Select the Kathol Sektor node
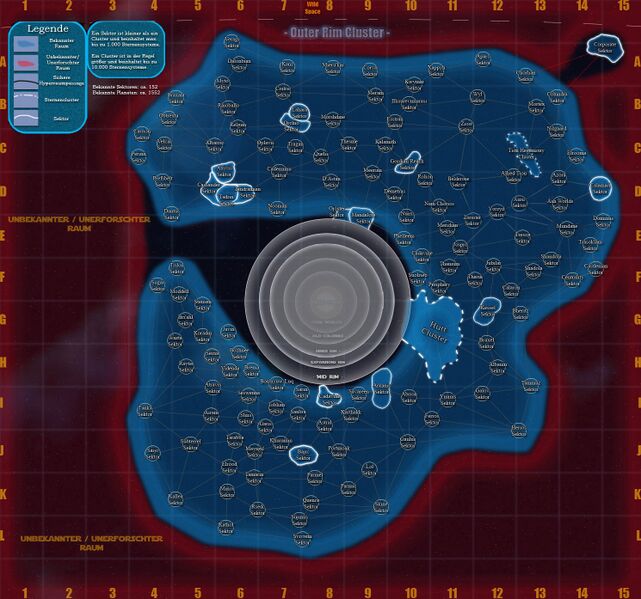Image resolution: width=641 pixels, height=599 pixels. (x=176, y=497)
